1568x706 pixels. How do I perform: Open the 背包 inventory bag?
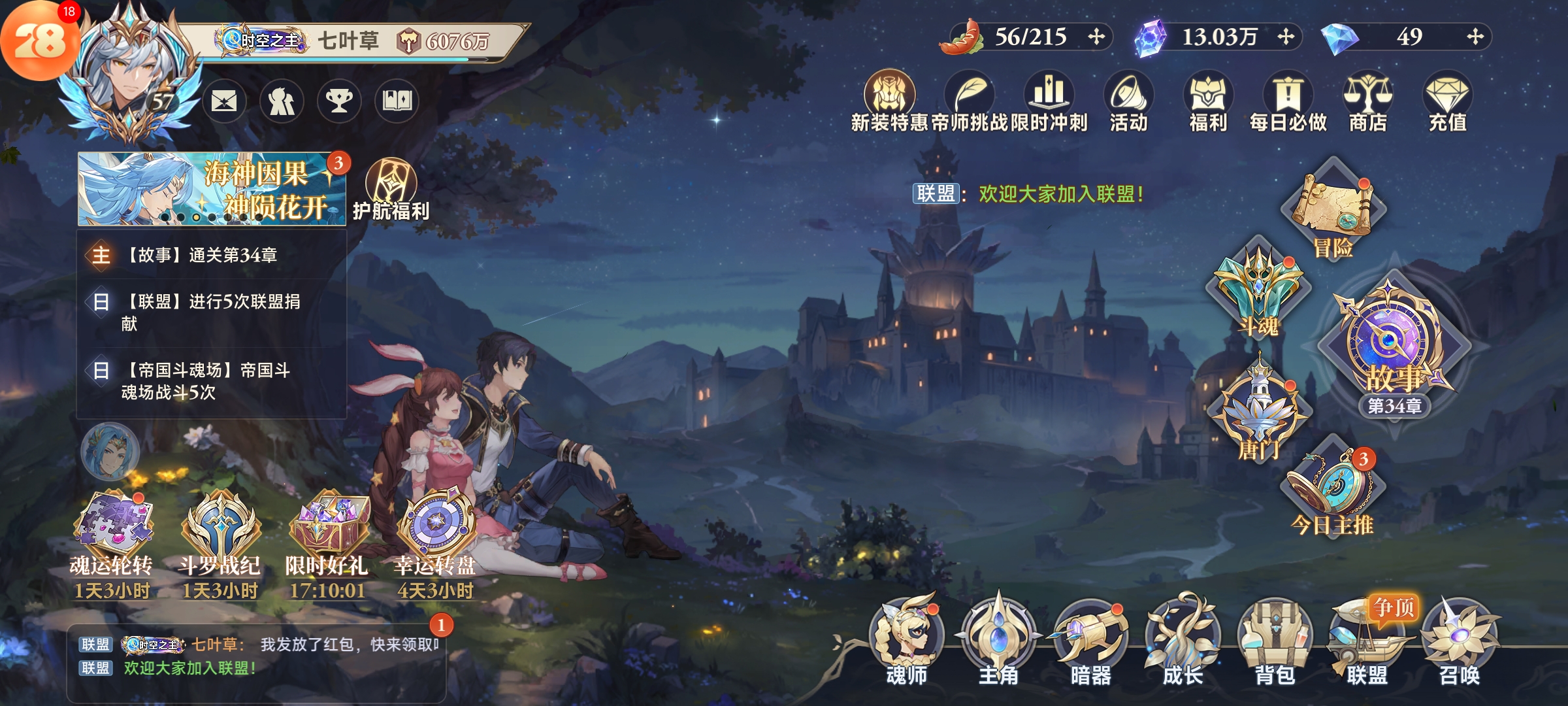(1275, 641)
